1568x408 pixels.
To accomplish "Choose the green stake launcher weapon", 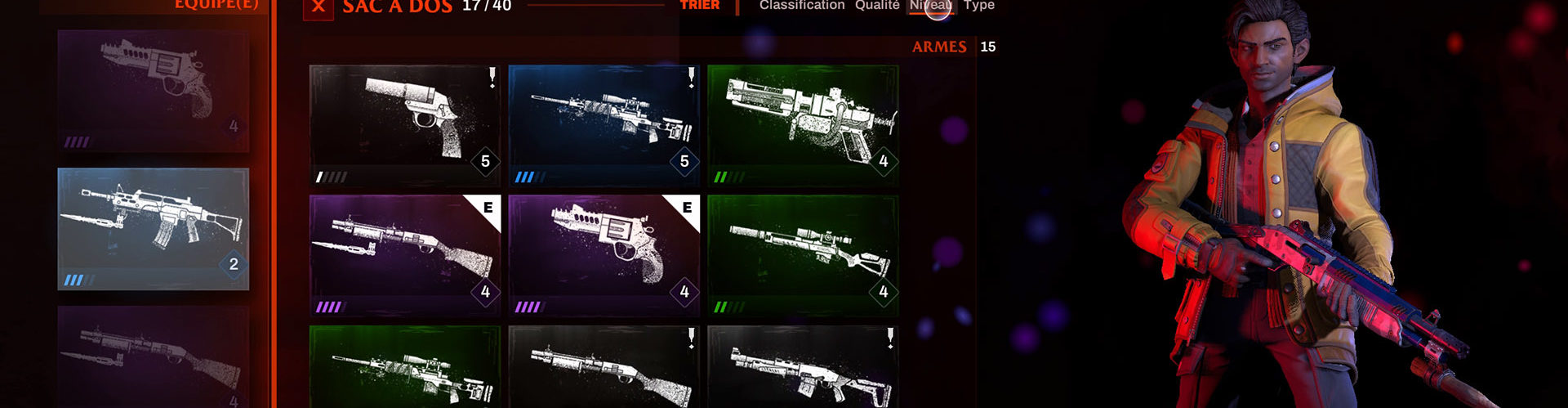I will (803, 125).
